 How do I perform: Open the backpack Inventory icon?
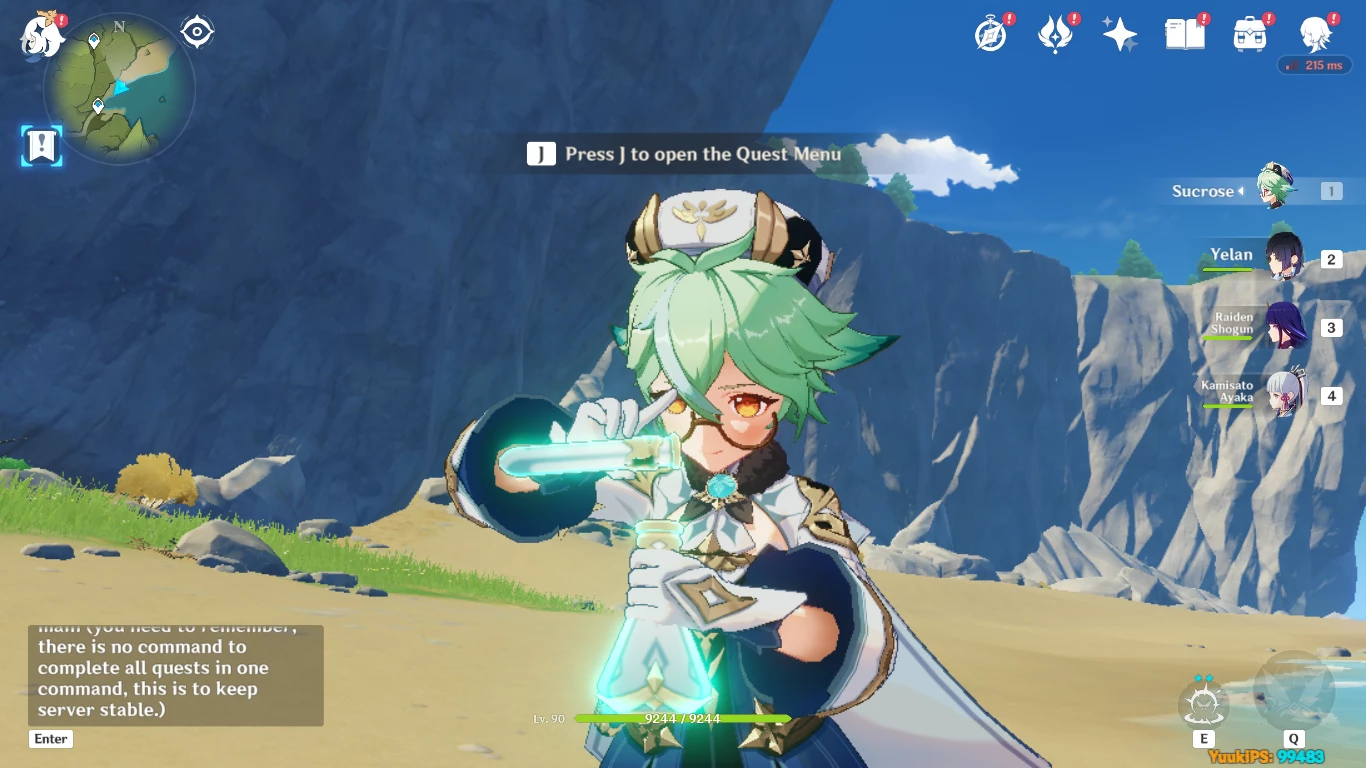1249,35
